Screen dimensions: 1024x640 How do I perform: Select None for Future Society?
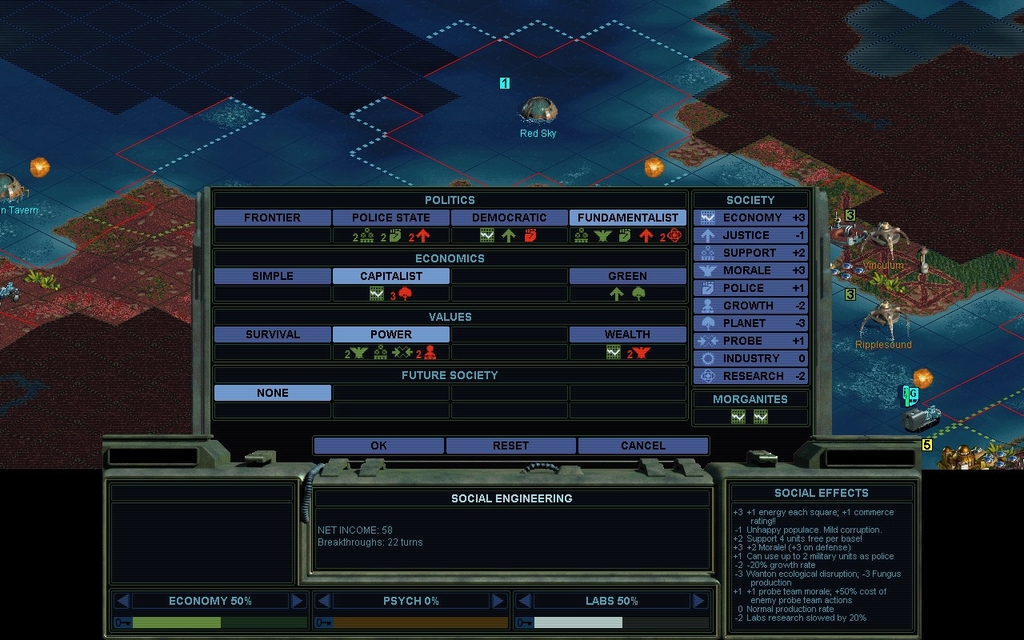[272, 393]
